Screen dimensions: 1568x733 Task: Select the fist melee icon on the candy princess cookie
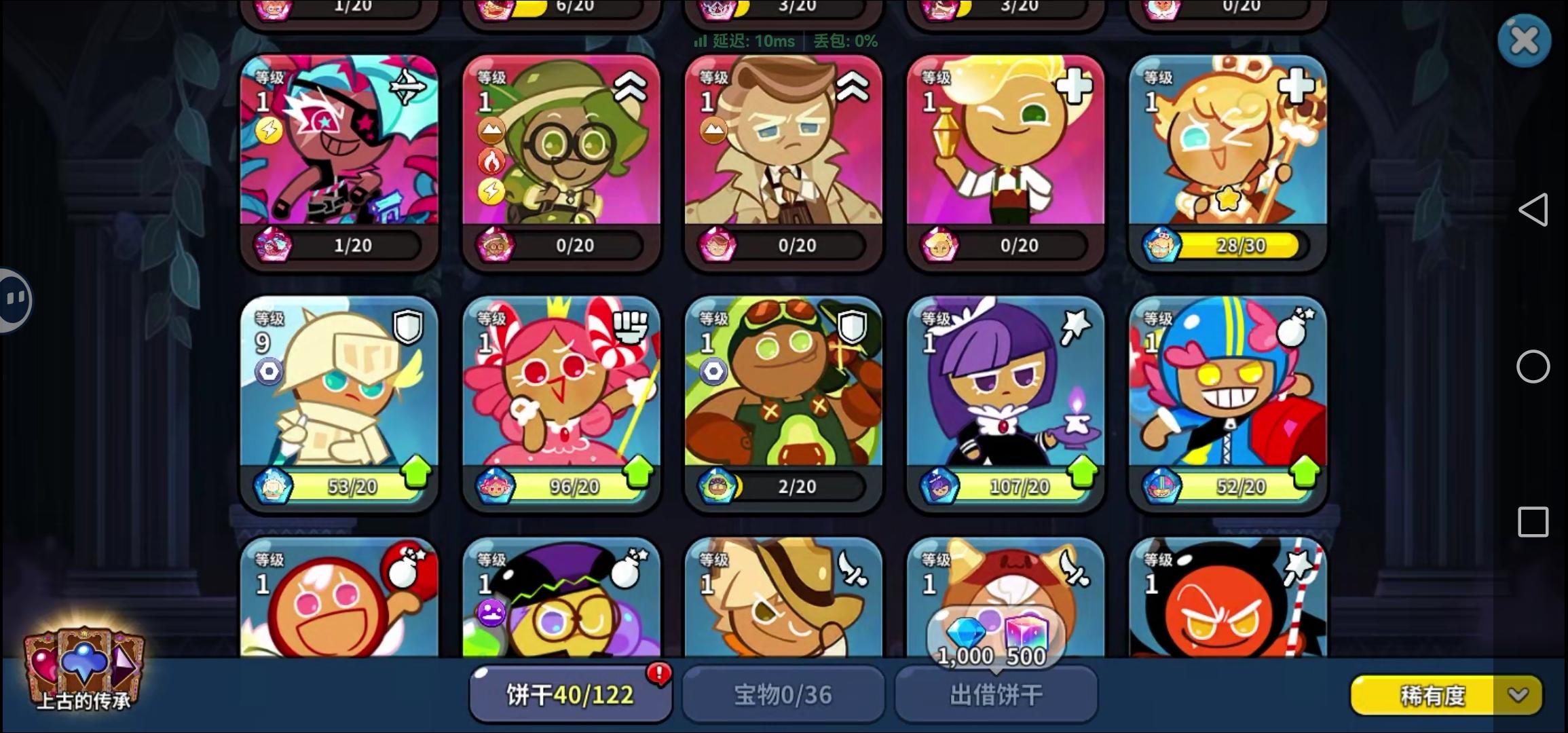coord(631,326)
